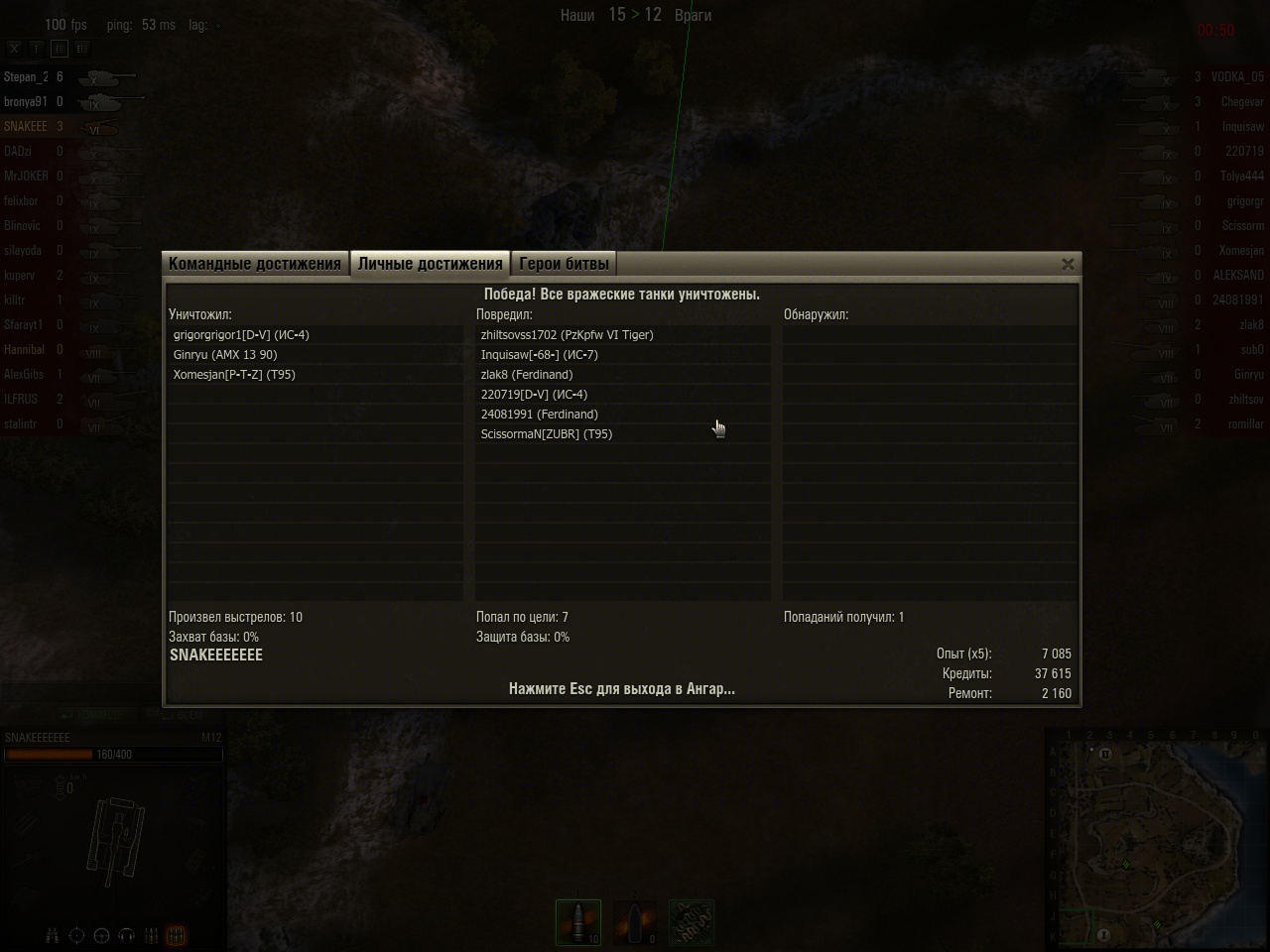This screenshot has height=952, width=1270.
Task: Choose the Ginryu (AMX 13 90) row
Action: coord(225,355)
